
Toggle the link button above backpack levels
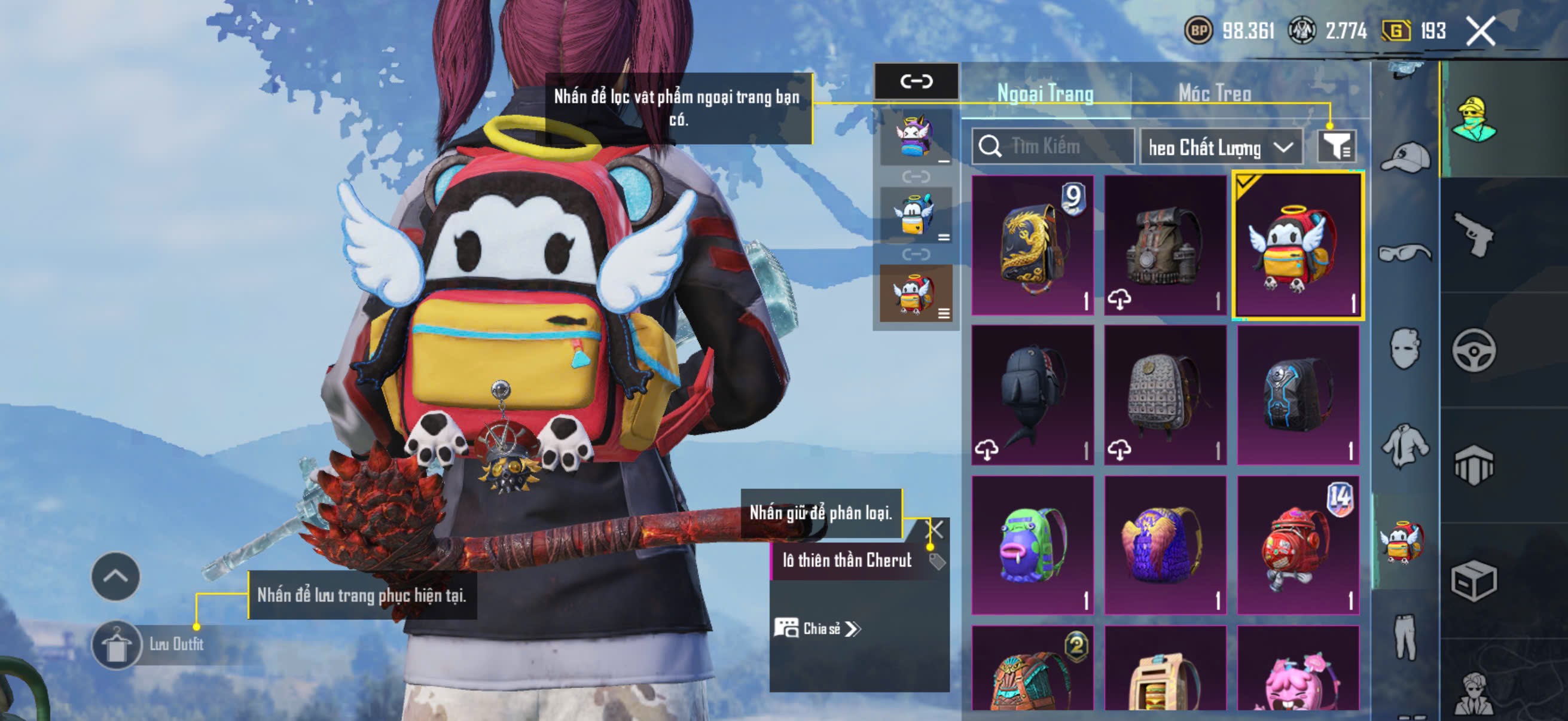click(916, 81)
